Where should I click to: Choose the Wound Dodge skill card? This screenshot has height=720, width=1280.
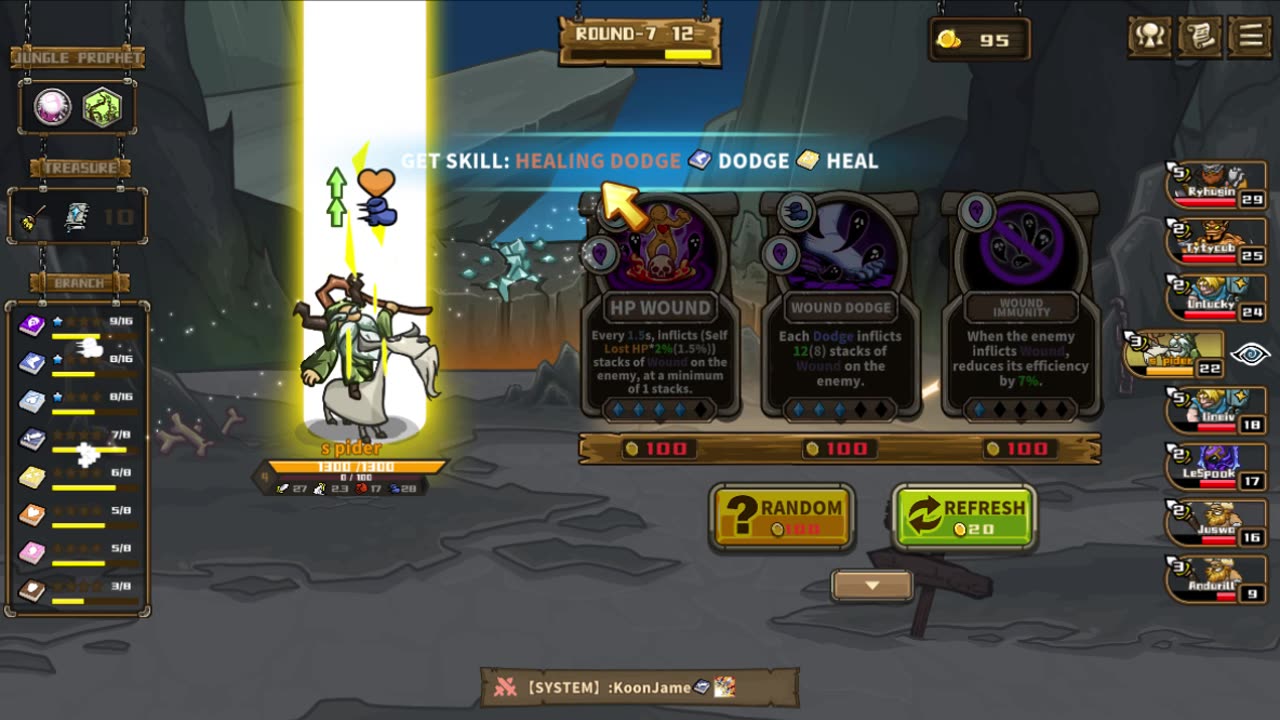(840, 310)
